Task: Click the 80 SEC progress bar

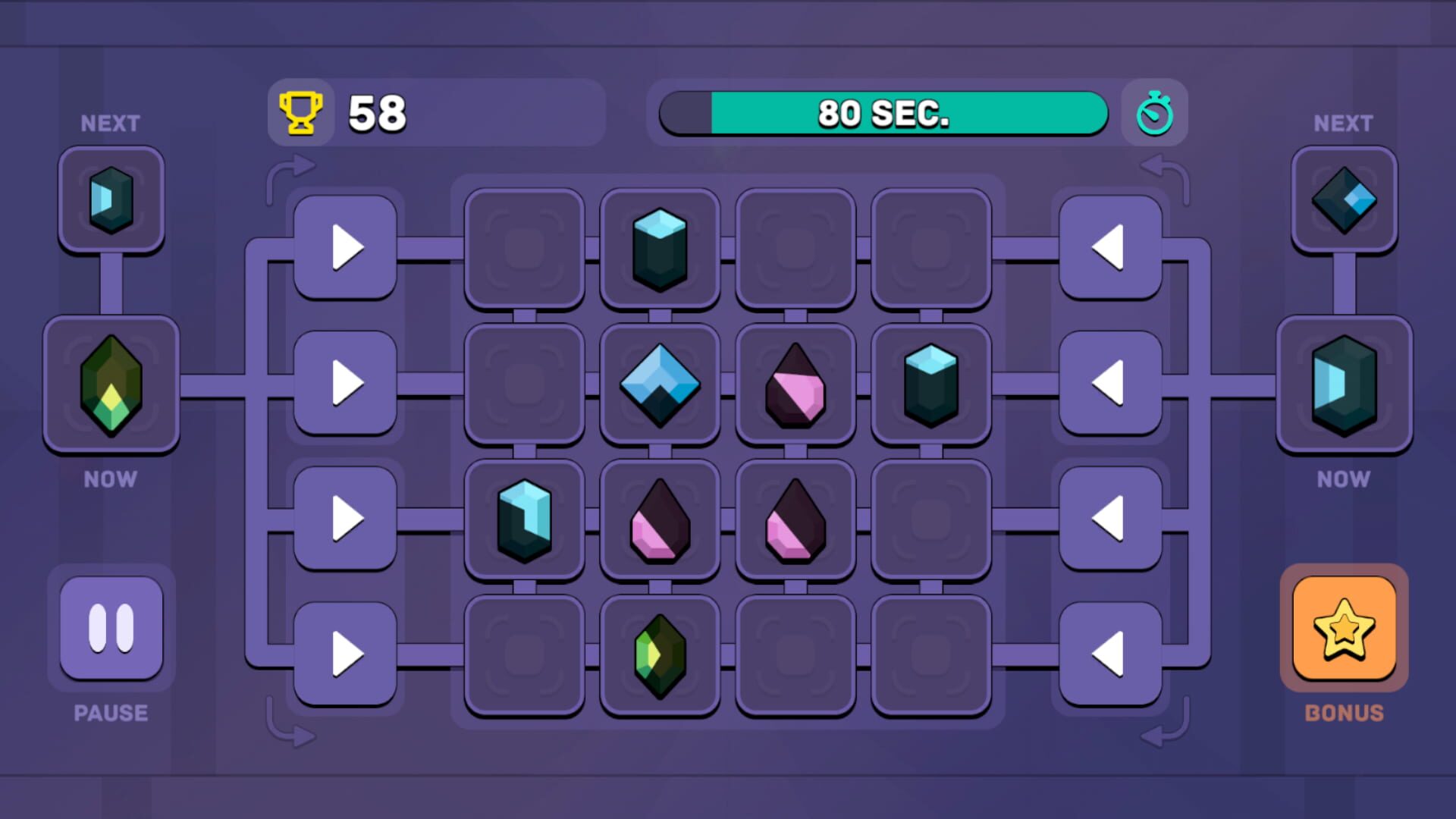Action: click(883, 114)
